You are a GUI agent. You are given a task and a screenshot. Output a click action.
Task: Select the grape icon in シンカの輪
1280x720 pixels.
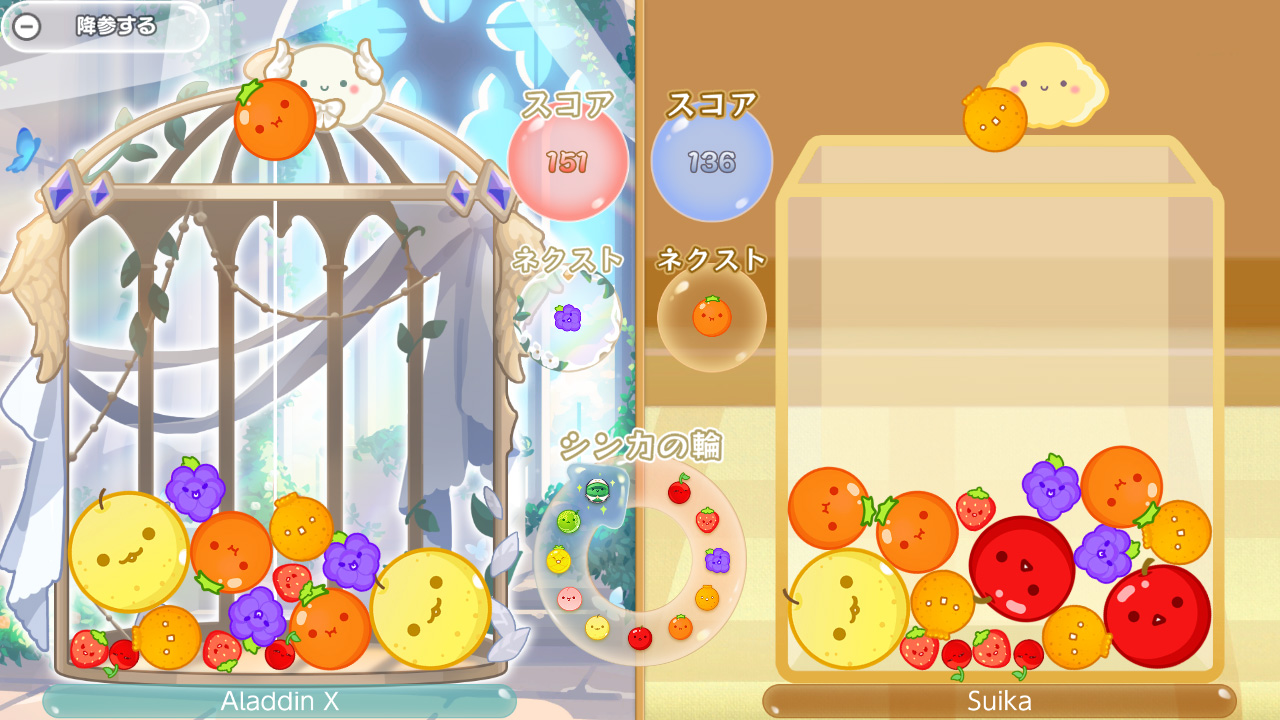[x=715, y=560]
